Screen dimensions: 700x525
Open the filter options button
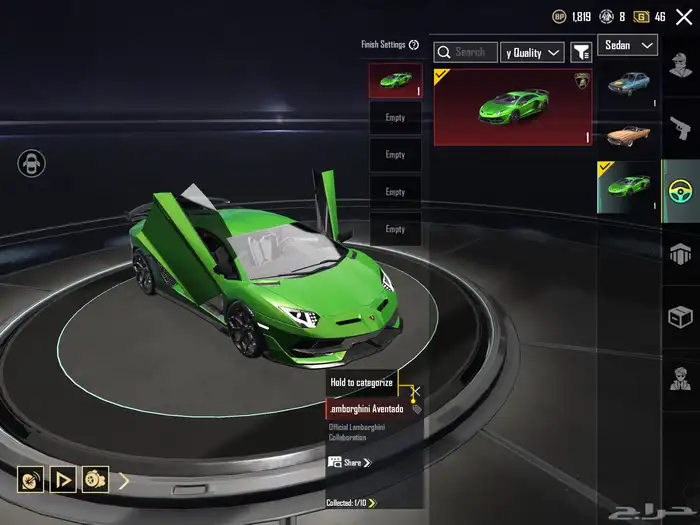coord(581,52)
